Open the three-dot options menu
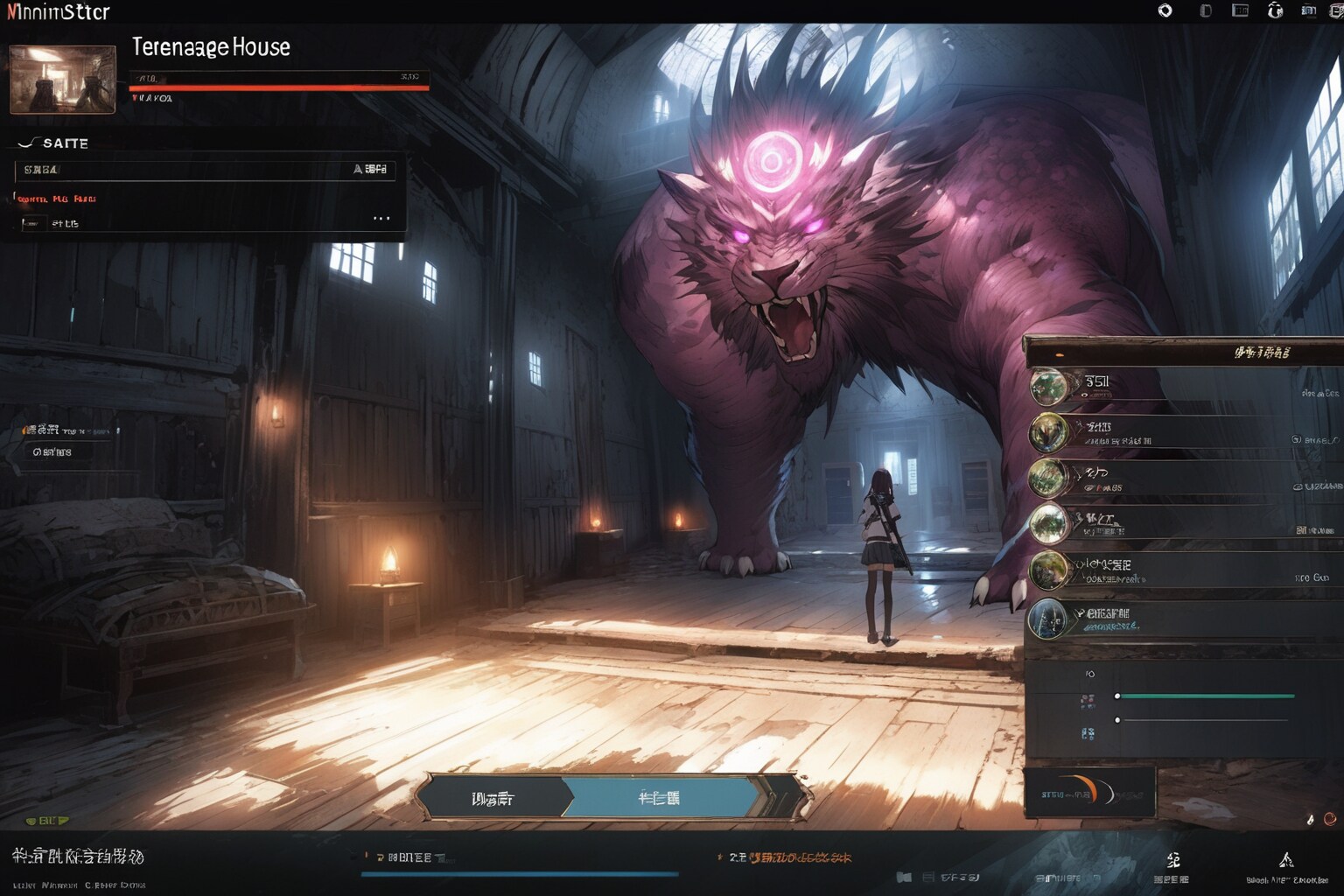The height and width of the screenshot is (896, 1344). click(x=381, y=218)
